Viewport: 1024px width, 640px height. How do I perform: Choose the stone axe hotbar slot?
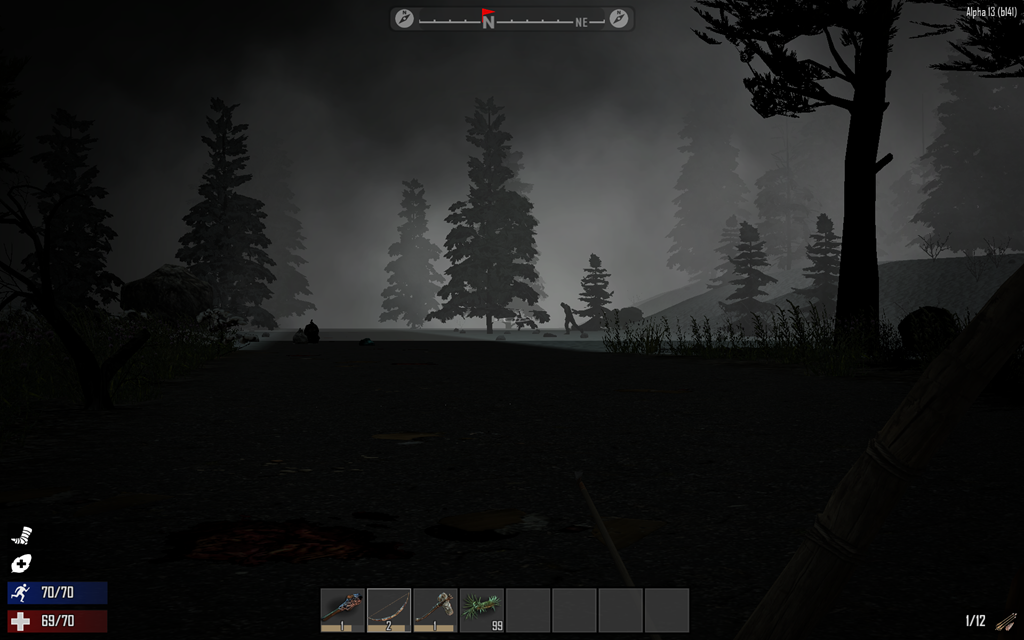[x=435, y=609]
